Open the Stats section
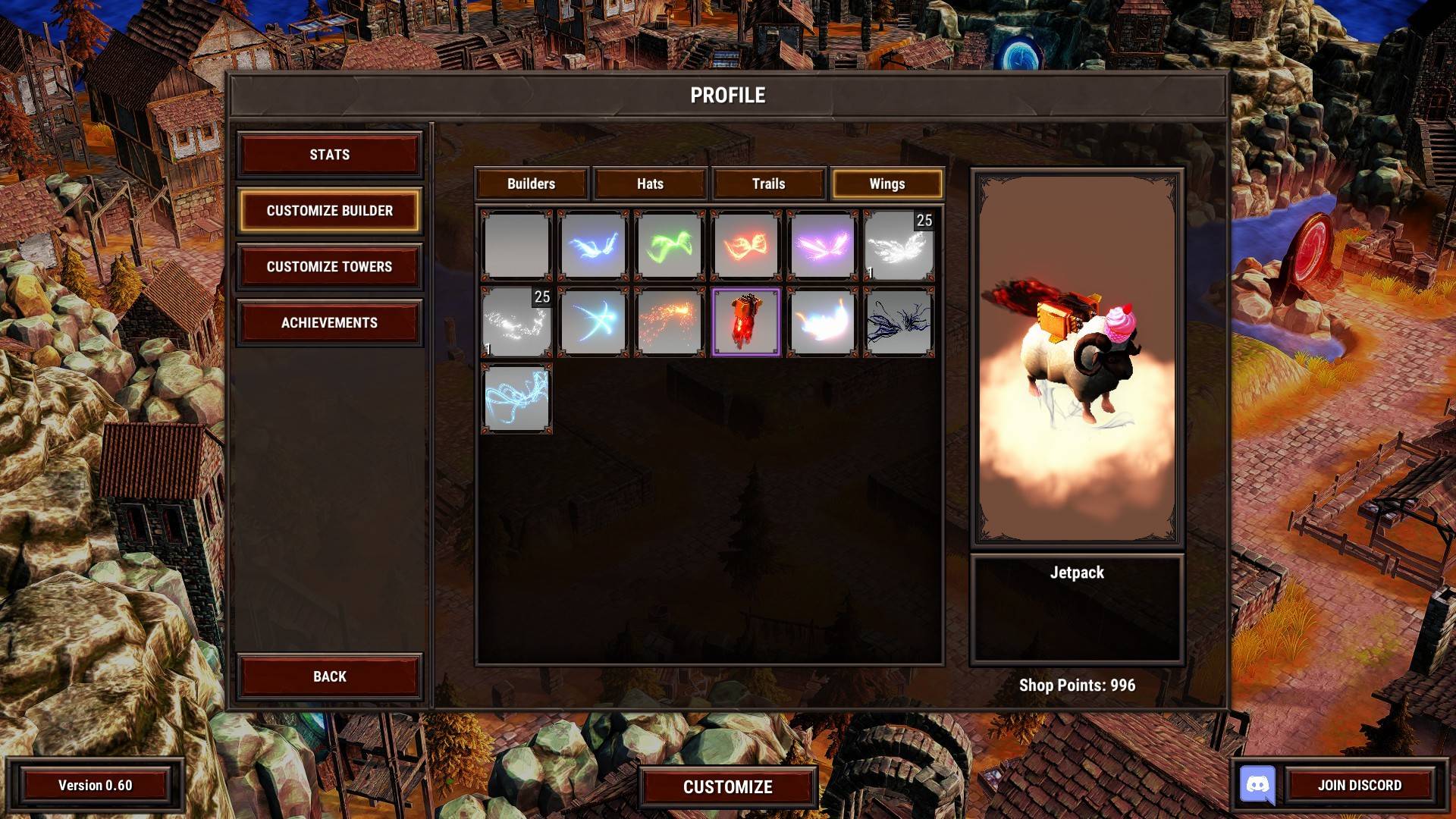 coord(329,155)
